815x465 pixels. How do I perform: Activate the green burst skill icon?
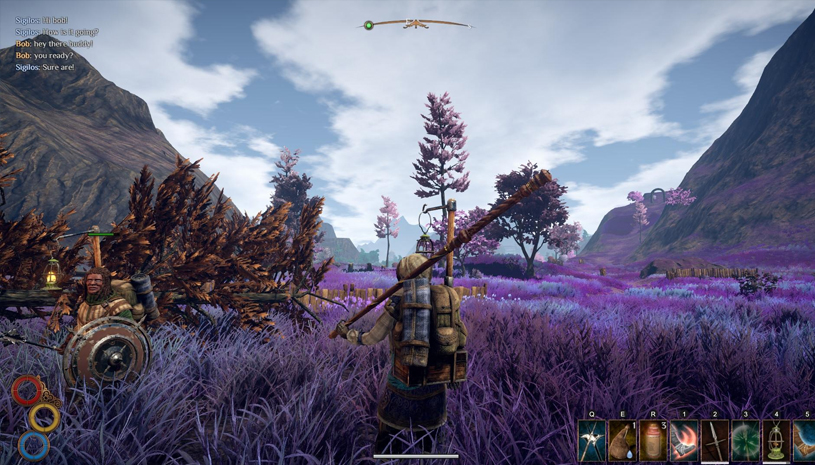tap(746, 441)
